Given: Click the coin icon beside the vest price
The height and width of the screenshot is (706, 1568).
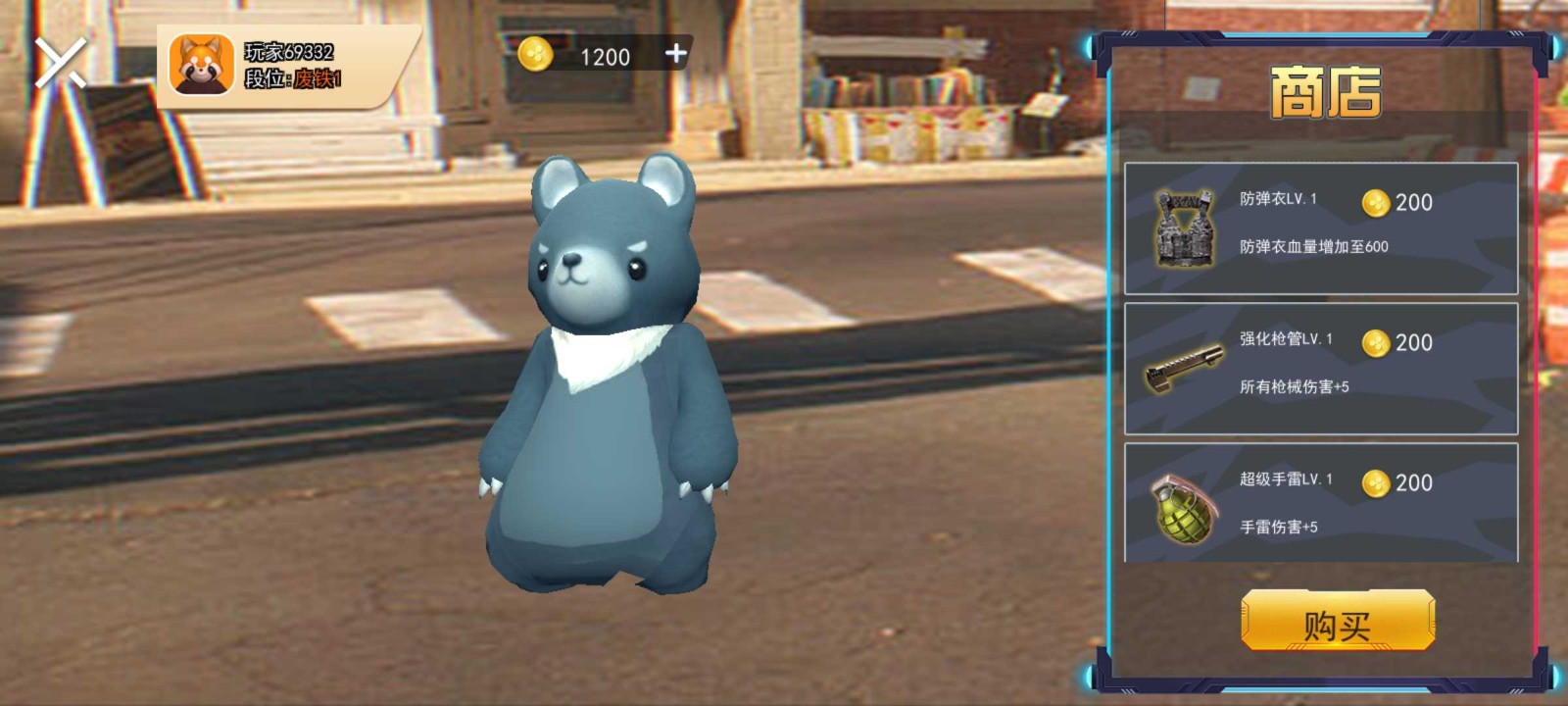Looking at the screenshot, I should [1377, 203].
